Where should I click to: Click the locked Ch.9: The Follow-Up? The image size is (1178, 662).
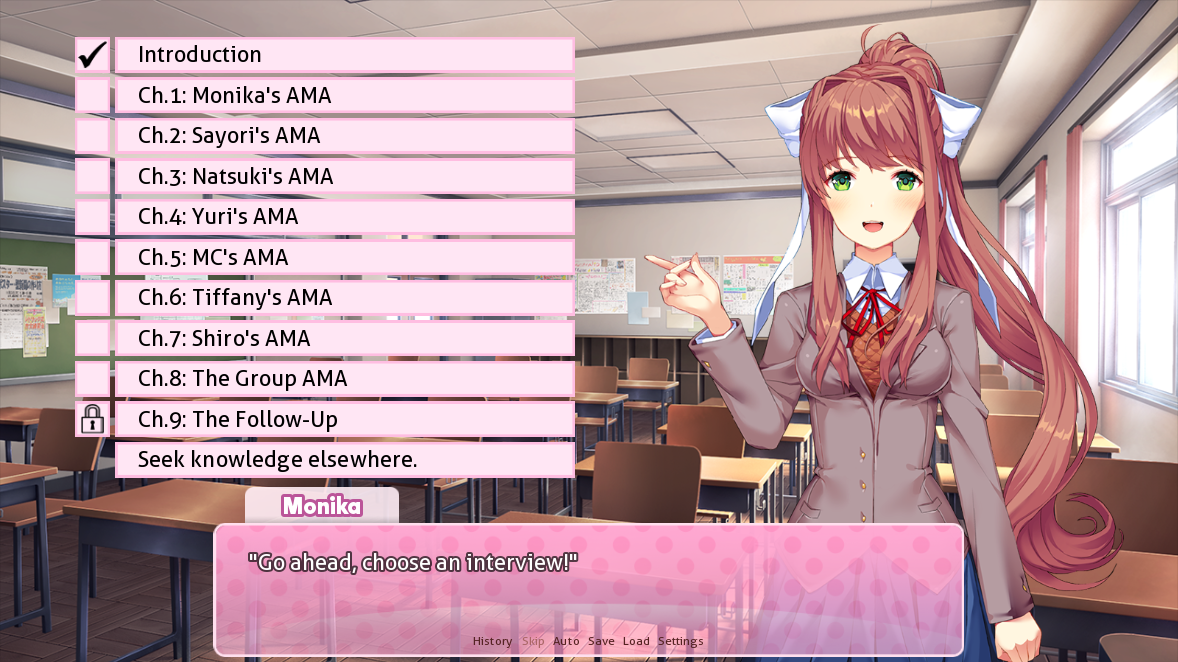pos(344,420)
